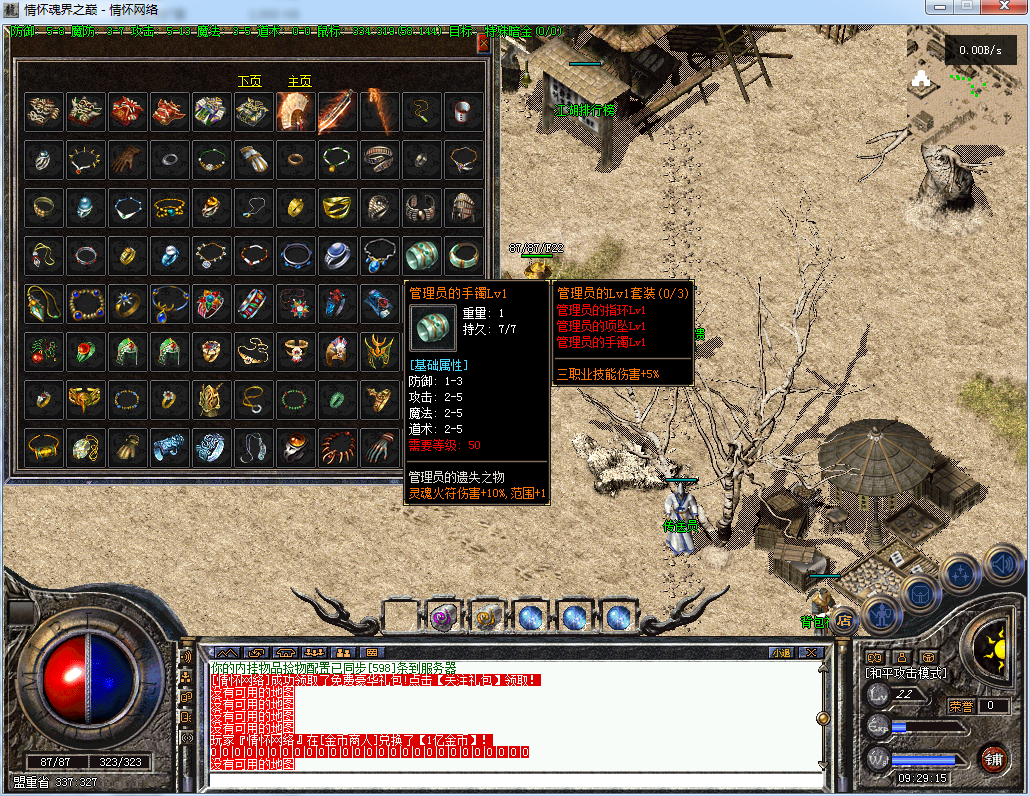
Task: Select the jade bracelet shown in the item panel
Action: pyautogui.click(x=423, y=256)
